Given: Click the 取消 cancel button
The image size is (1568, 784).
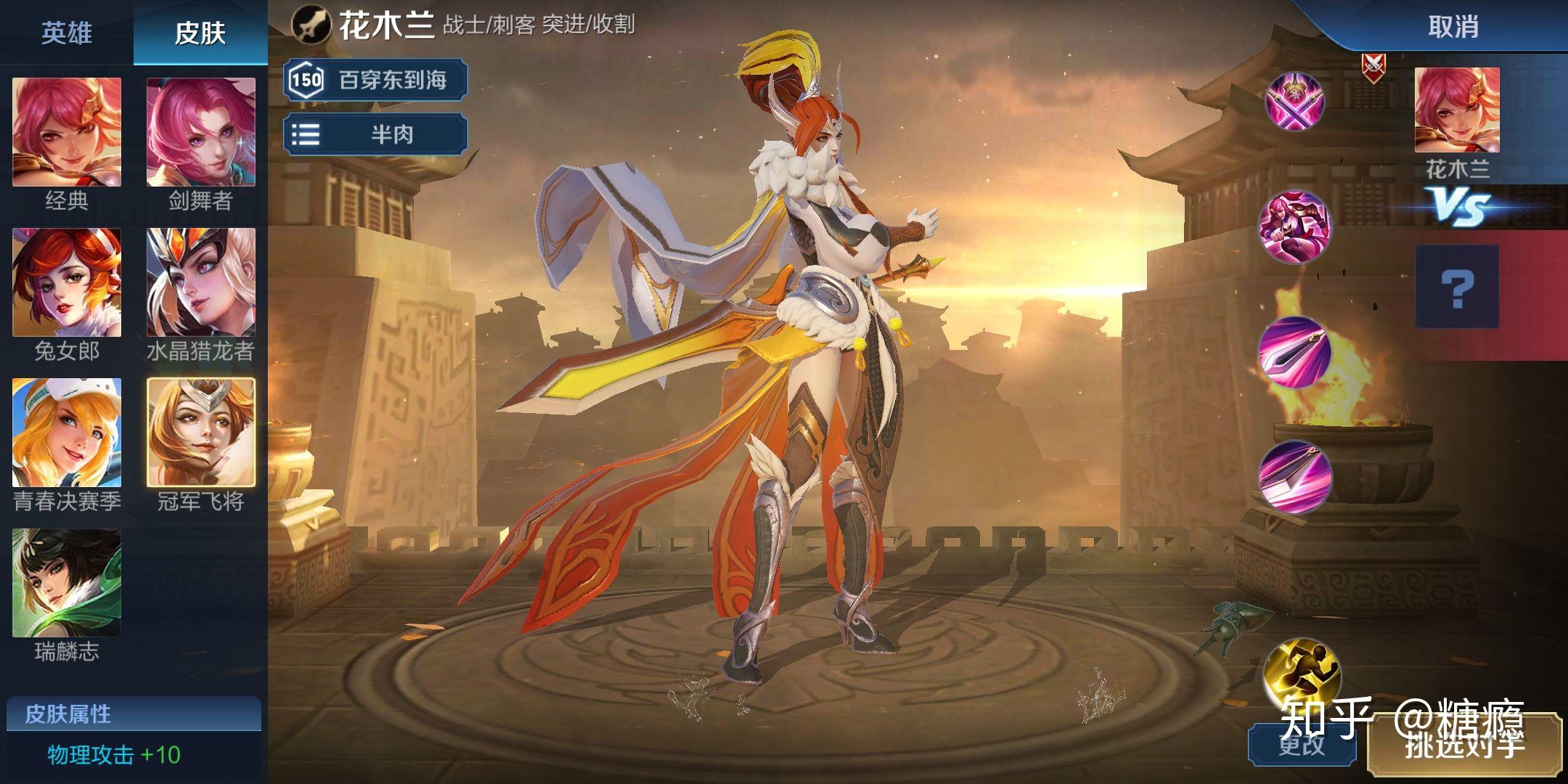Looking at the screenshot, I should (x=1453, y=27).
